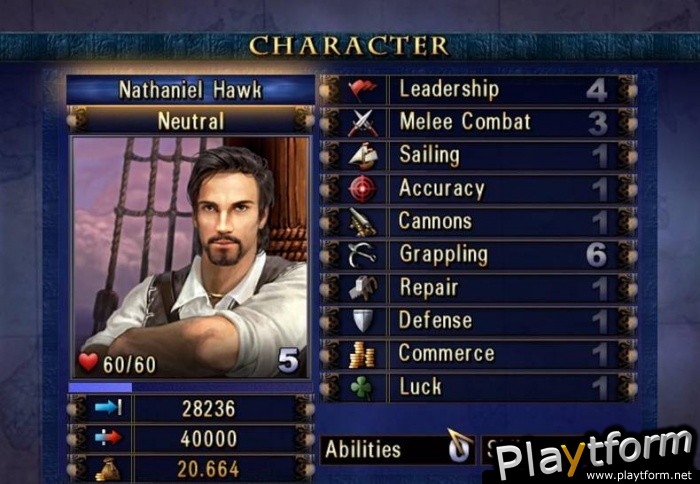Screen dimensions: 700x484
Task: Select the Cannons skill
Action: [x=478, y=222]
